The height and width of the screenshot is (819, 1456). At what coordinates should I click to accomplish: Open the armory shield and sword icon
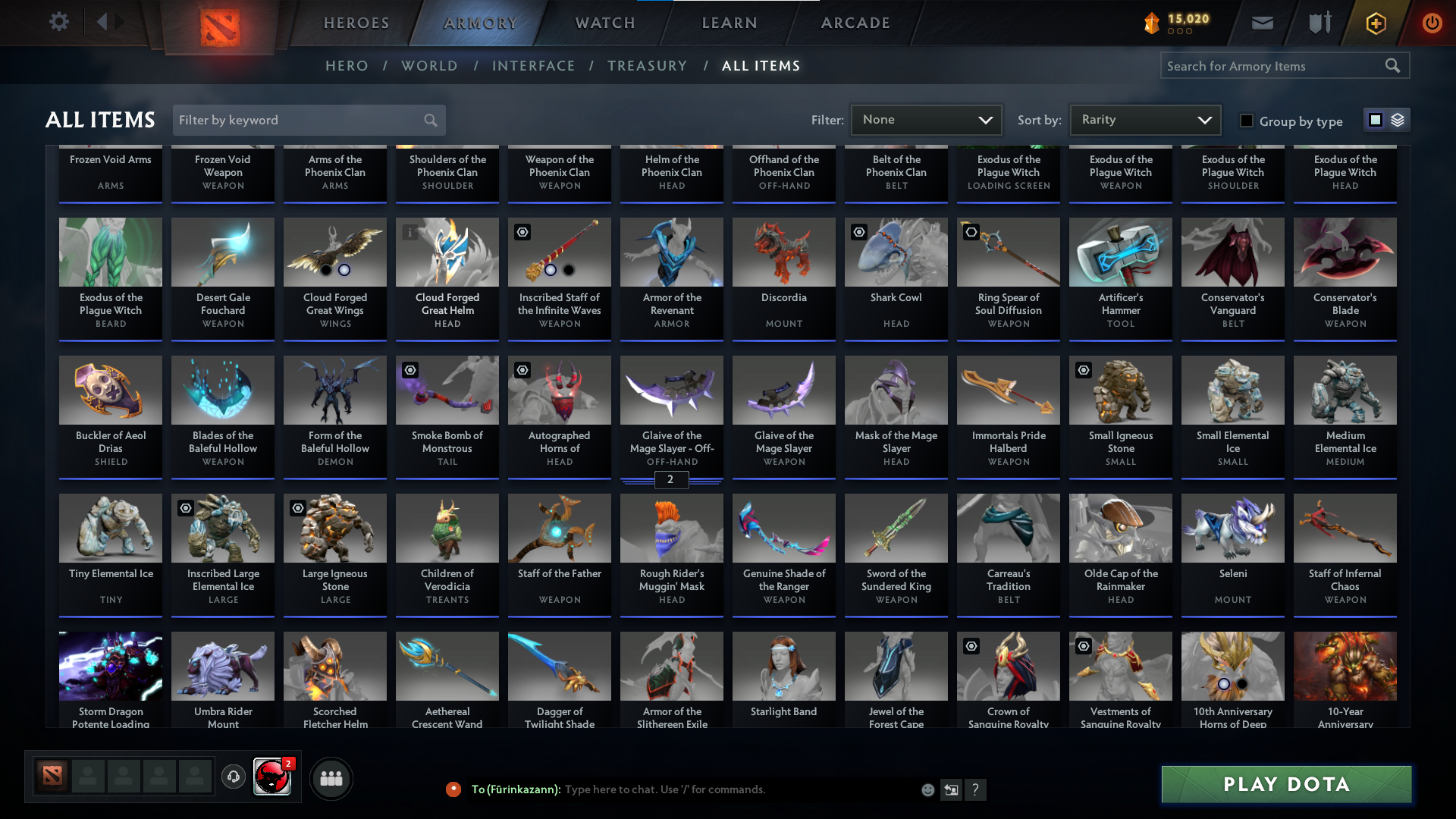coord(1318,23)
